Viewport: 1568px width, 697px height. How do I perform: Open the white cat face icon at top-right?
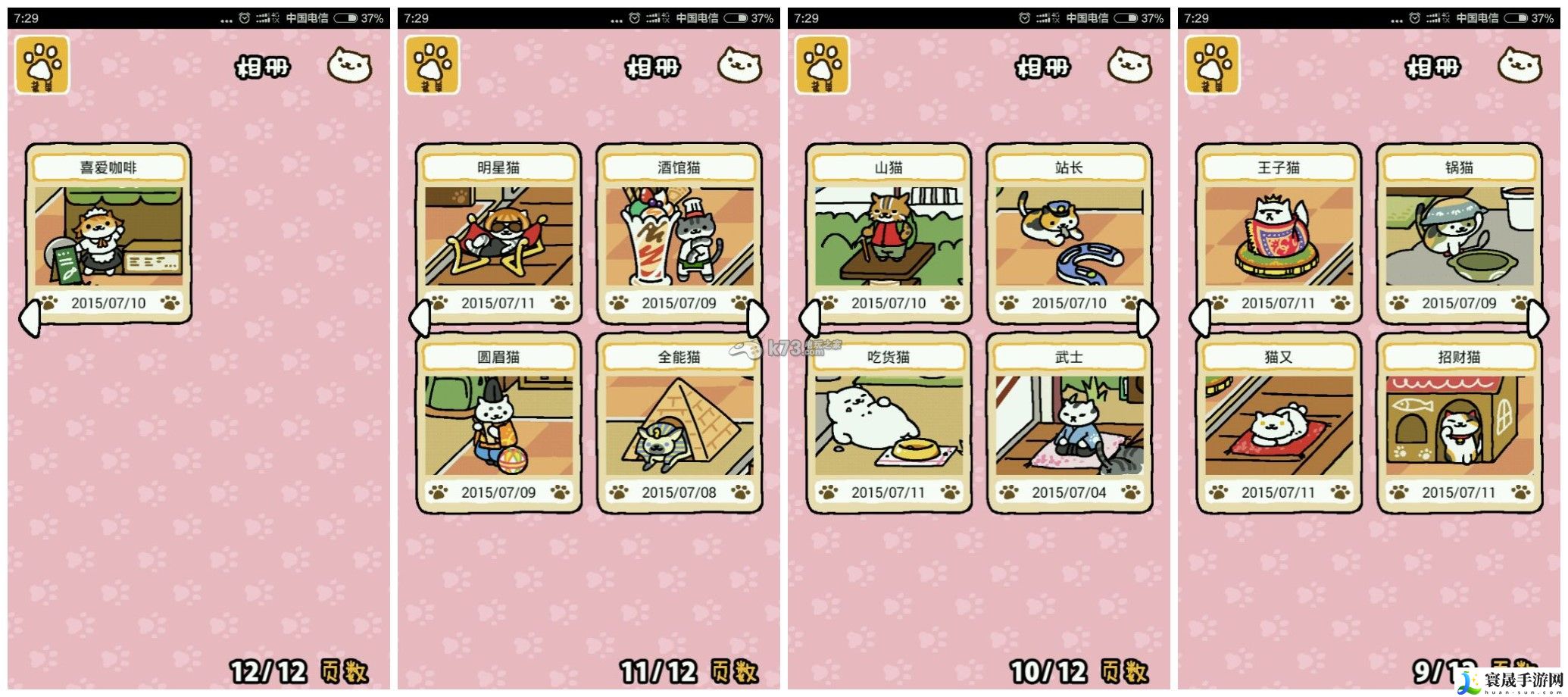(x=348, y=67)
